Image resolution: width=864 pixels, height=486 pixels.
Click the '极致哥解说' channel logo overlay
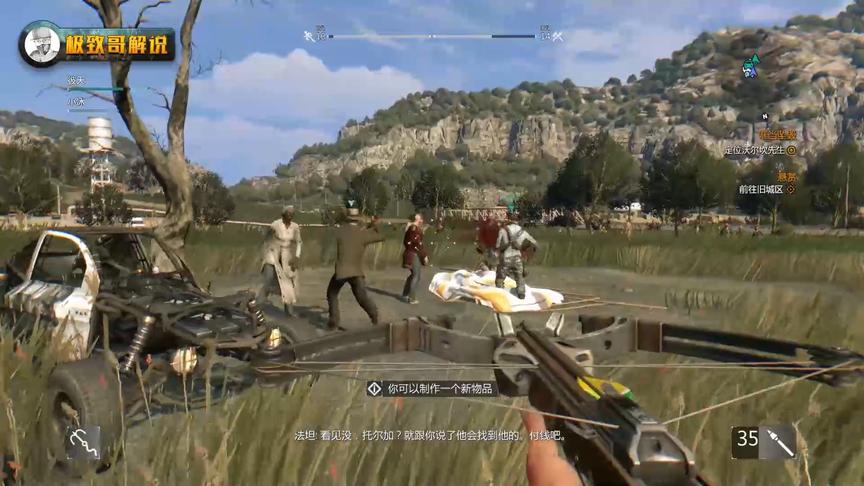97,45
